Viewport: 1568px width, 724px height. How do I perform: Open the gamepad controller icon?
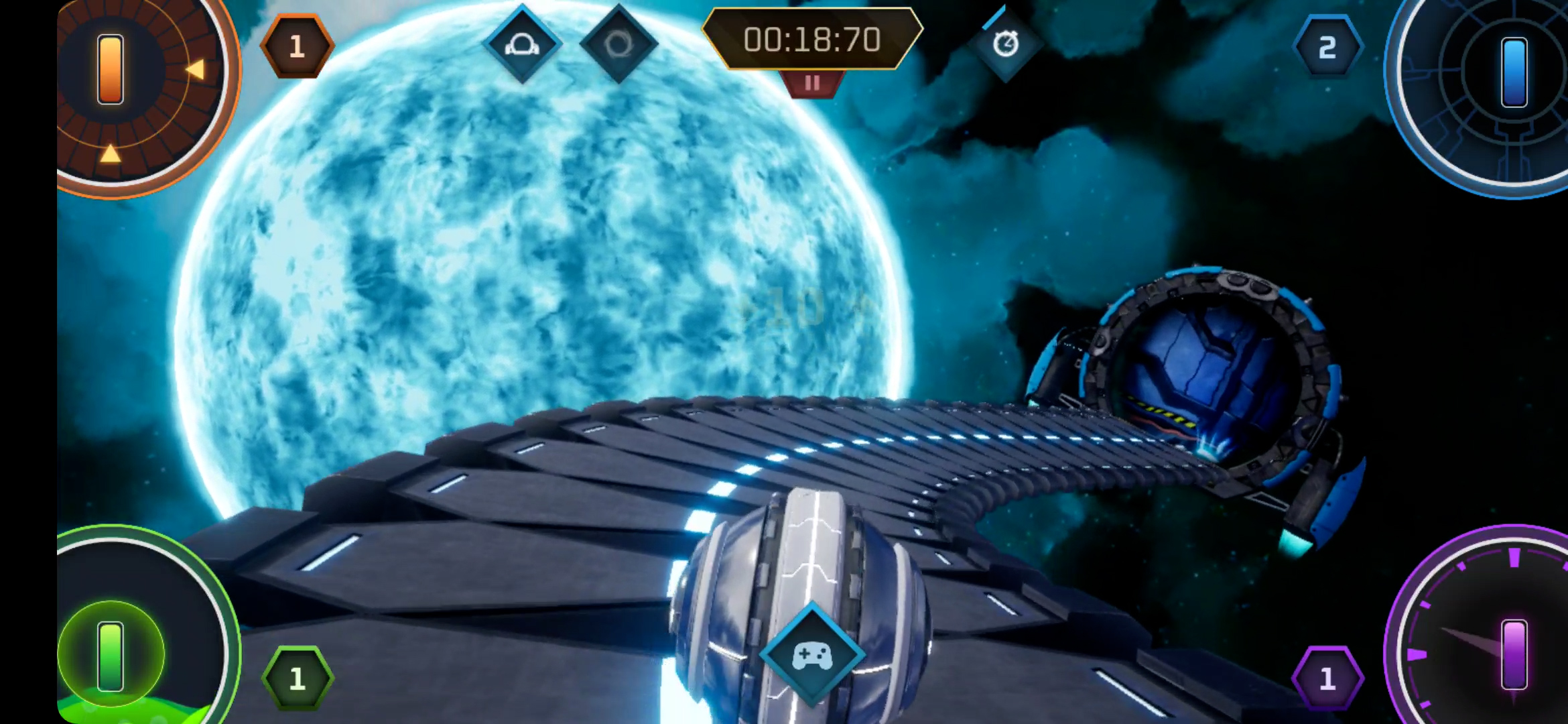point(812,655)
